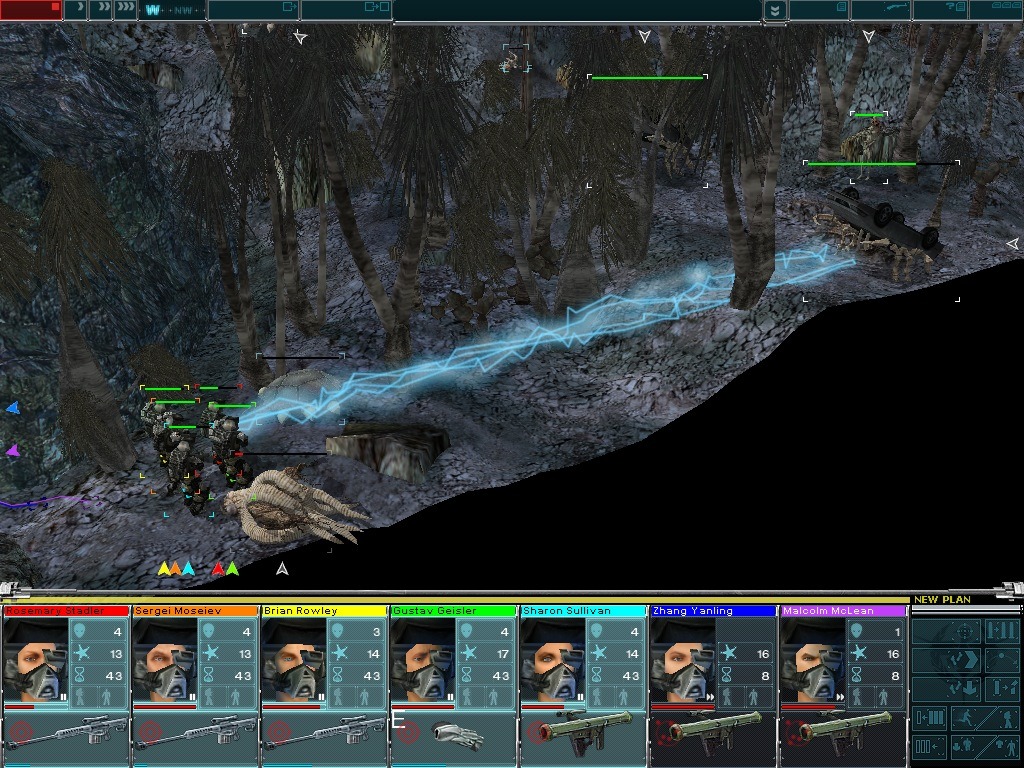Select Gustav Geisler's glove item slot
The width and height of the screenshot is (1024, 768).
[x=455, y=732]
